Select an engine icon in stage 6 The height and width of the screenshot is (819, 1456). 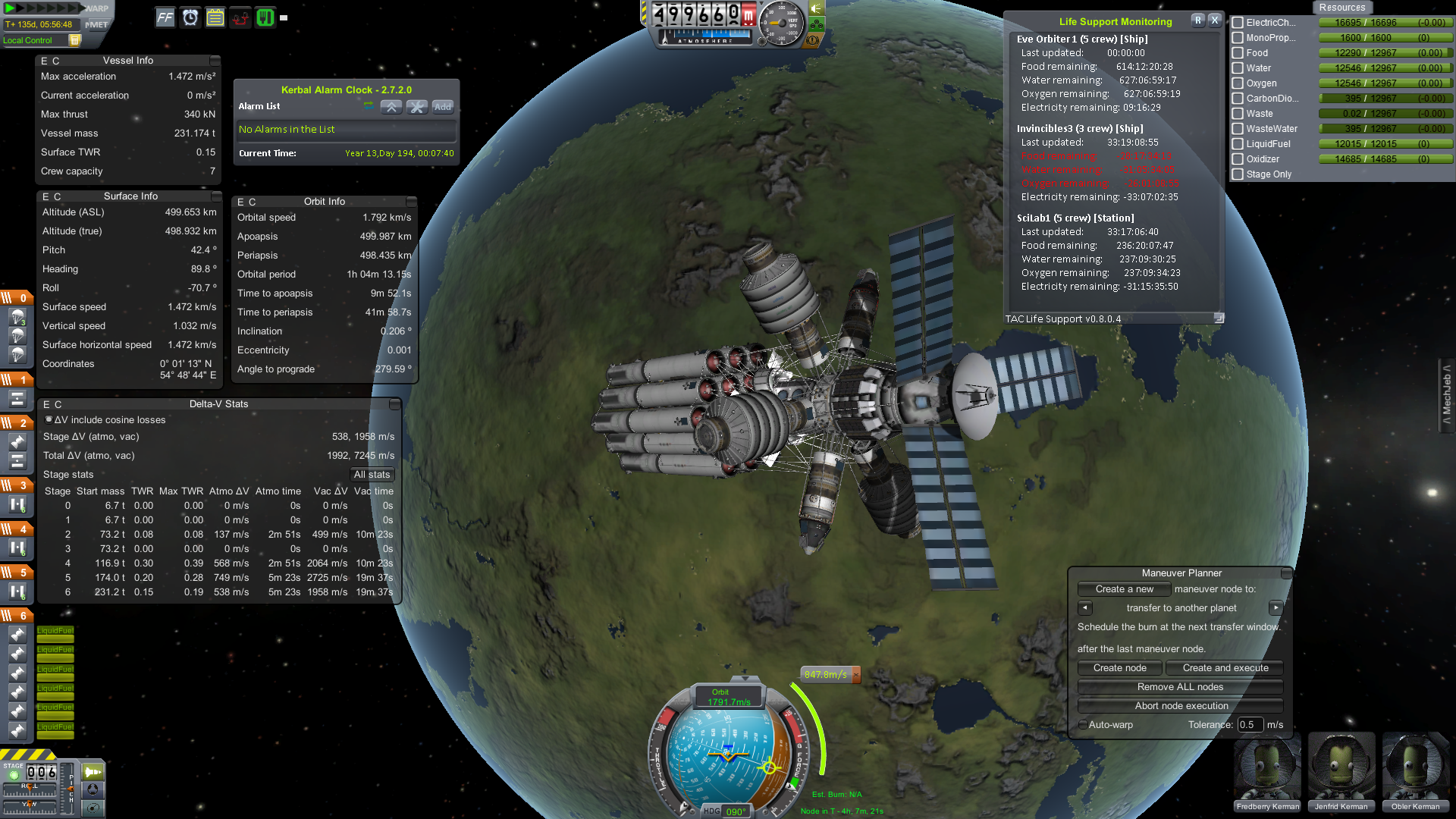(x=17, y=635)
